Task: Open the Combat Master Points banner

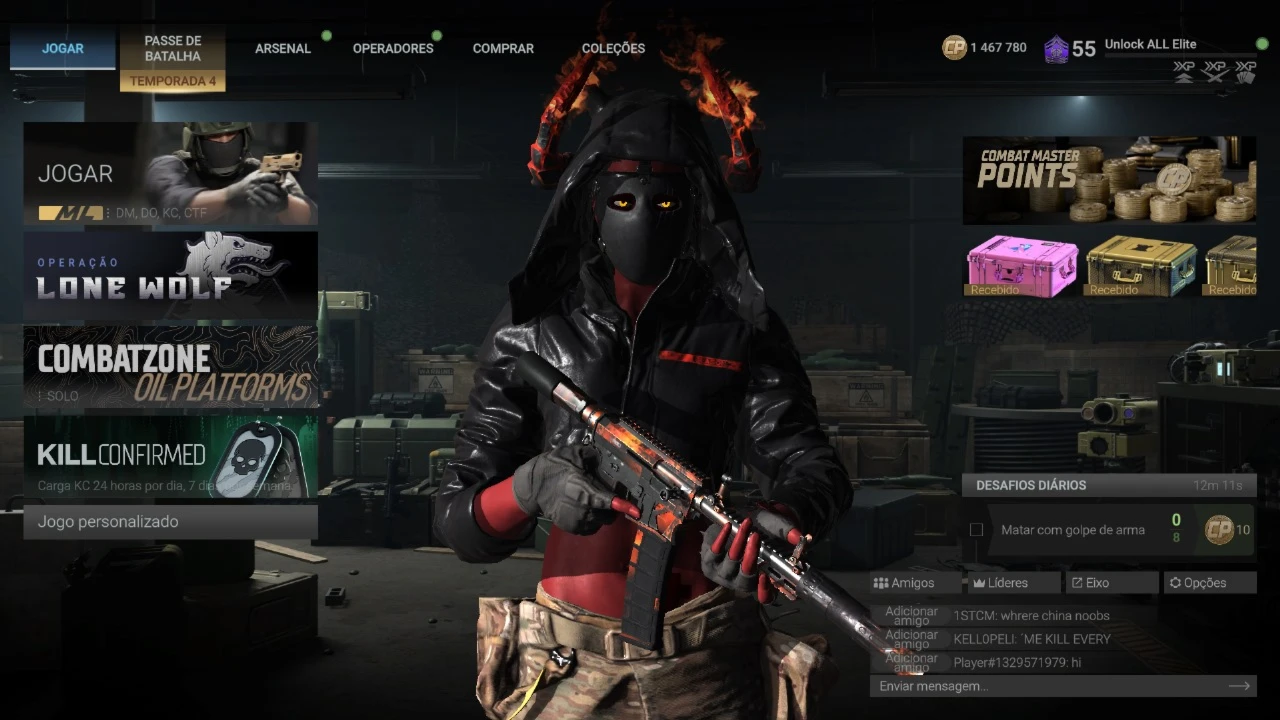Action: 1109,181
